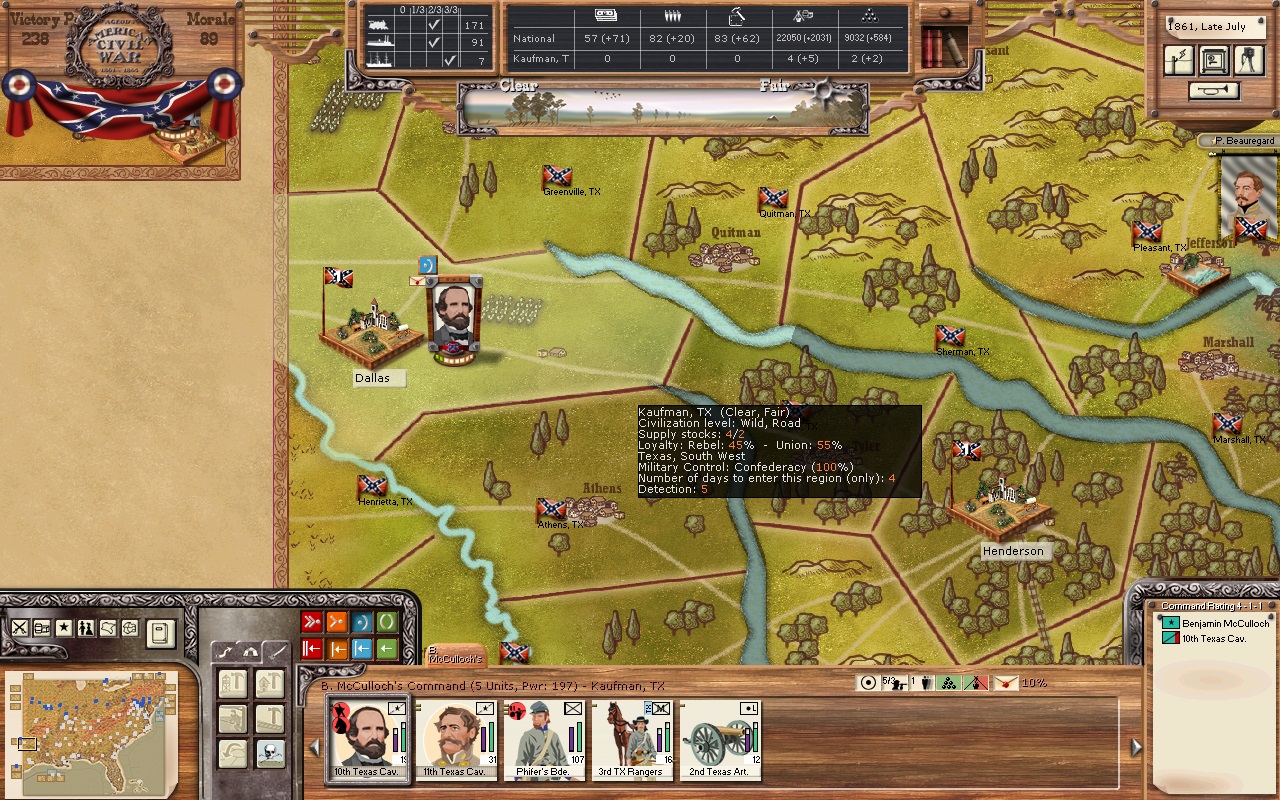Open the vault save game button
This screenshot has width=1280, height=800.
(1213, 61)
